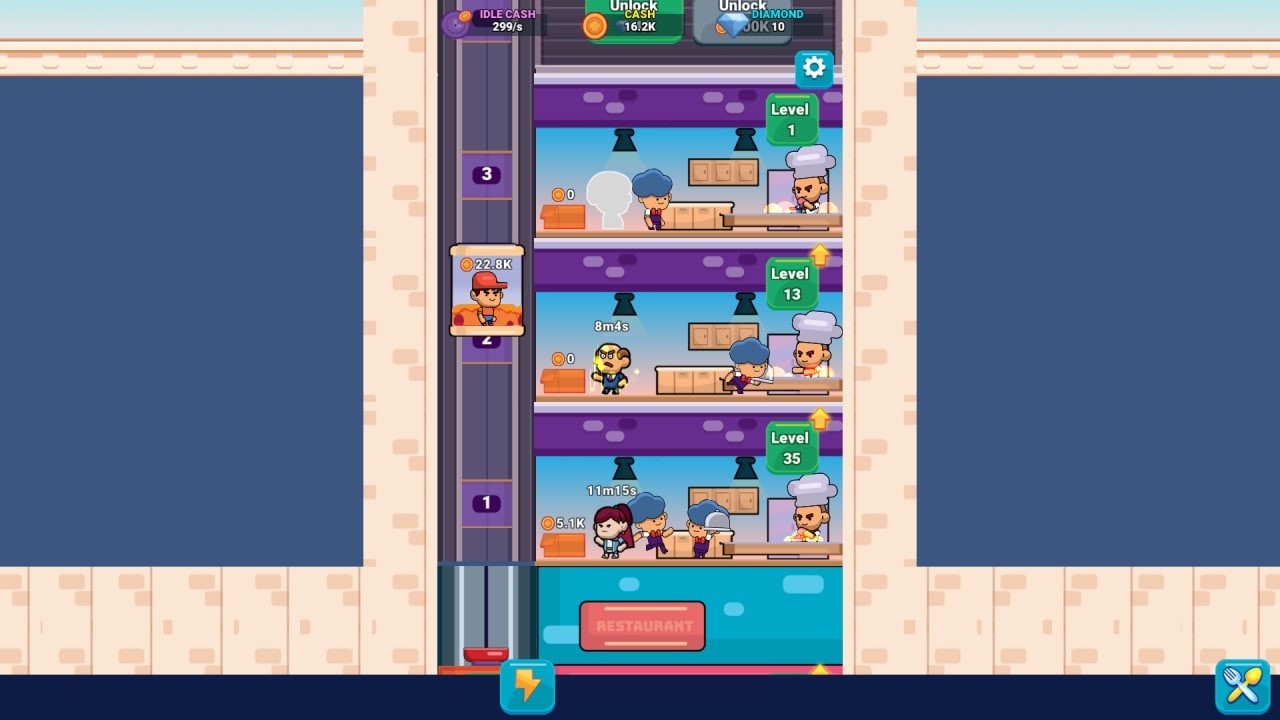This screenshot has width=1280, height=720.
Task: Open the lightning boost icon
Action: (527, 686)
